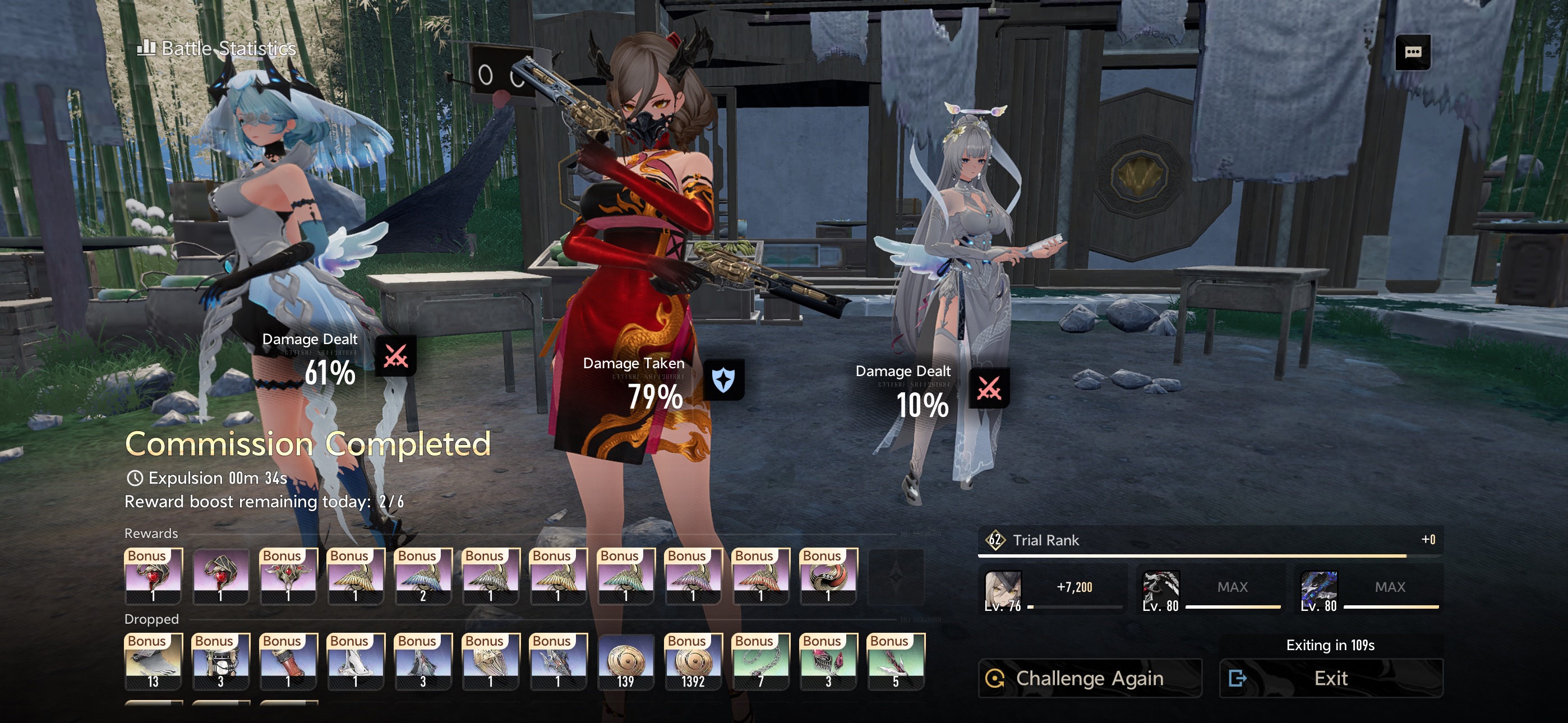Open the chat bubble icon
The width and height of the screenshot is (1568, 723).
pos(1412,52)
